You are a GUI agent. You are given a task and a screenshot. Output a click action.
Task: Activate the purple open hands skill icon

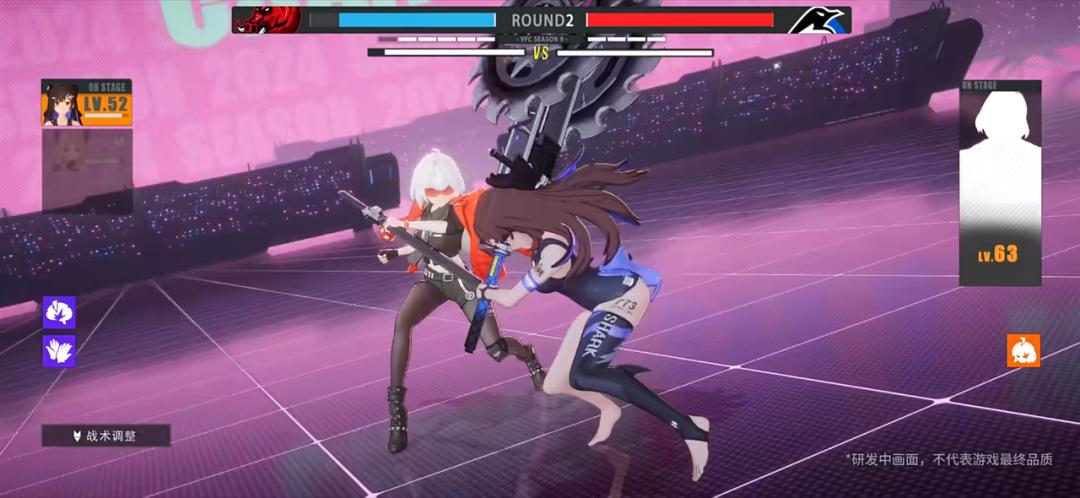(59, 350)
